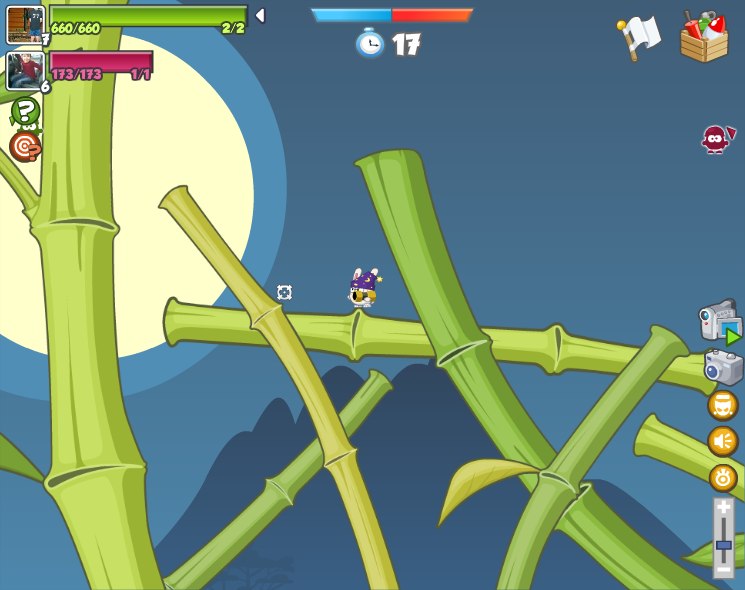Click the white surrender flag

[638, 38]
